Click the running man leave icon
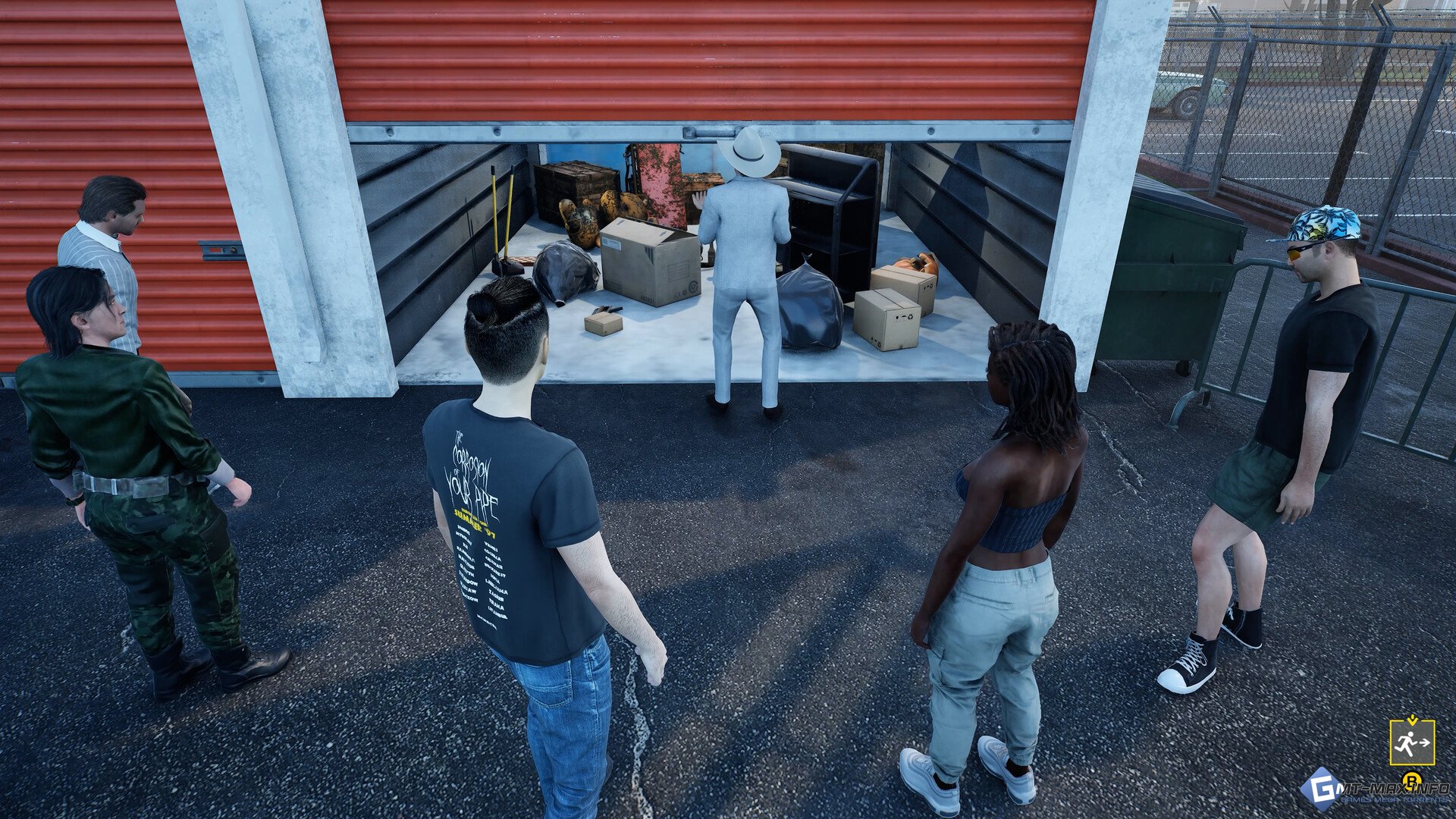The width and height of the screenshot is (1456, 819). [1411, 742]
